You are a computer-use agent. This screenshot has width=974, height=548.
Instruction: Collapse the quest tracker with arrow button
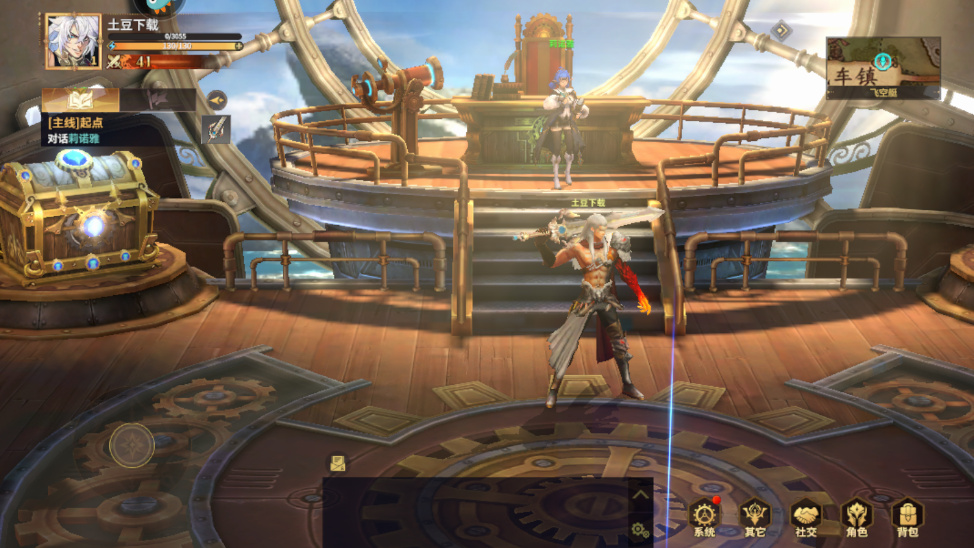pyautogui.click(x=216, y=99)
